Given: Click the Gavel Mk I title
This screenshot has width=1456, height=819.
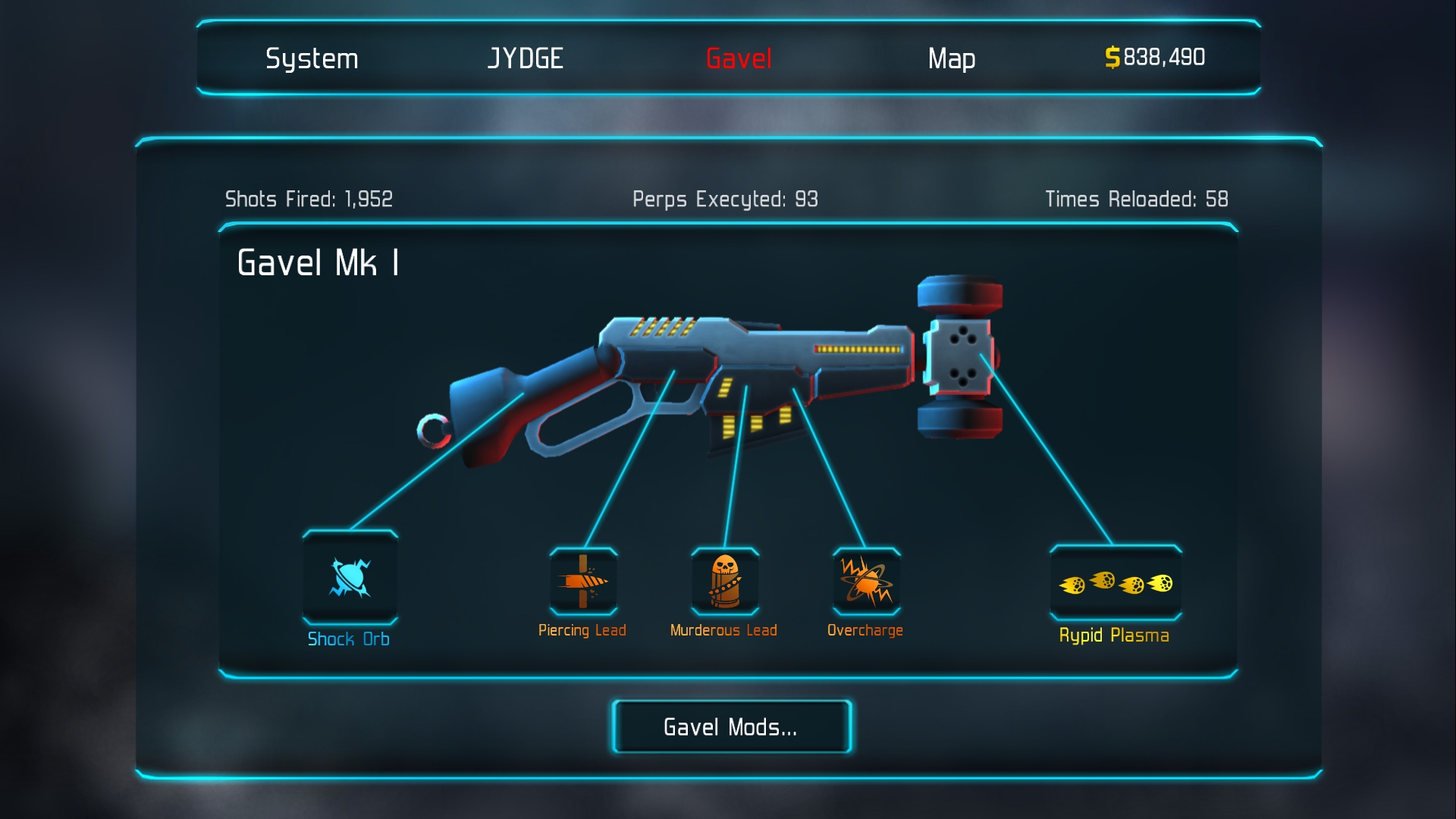Looking at the screenshot, I should click(319, 263).
